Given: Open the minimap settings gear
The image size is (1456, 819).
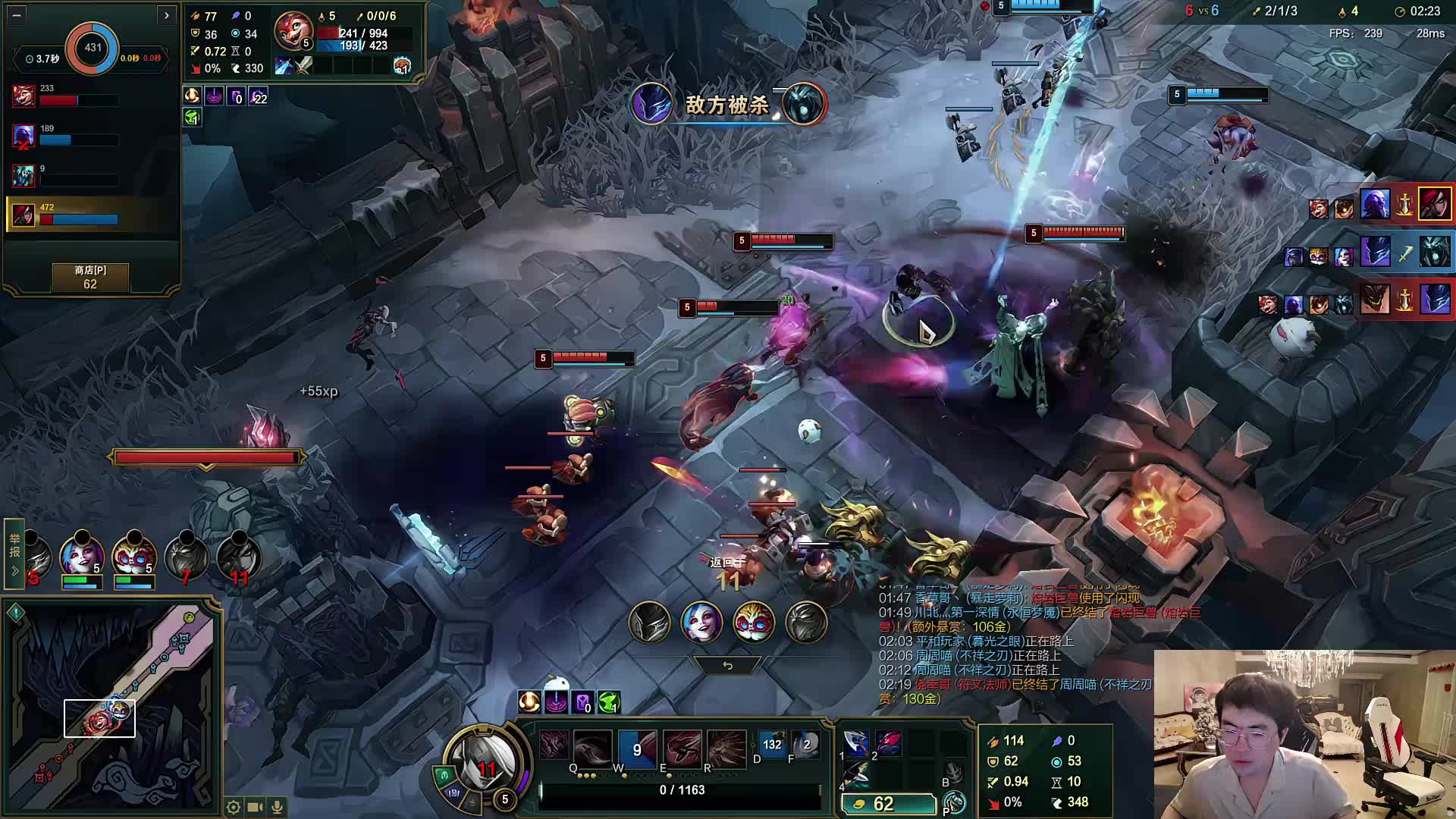Looking at the screenshot, I should click(234, 807).
